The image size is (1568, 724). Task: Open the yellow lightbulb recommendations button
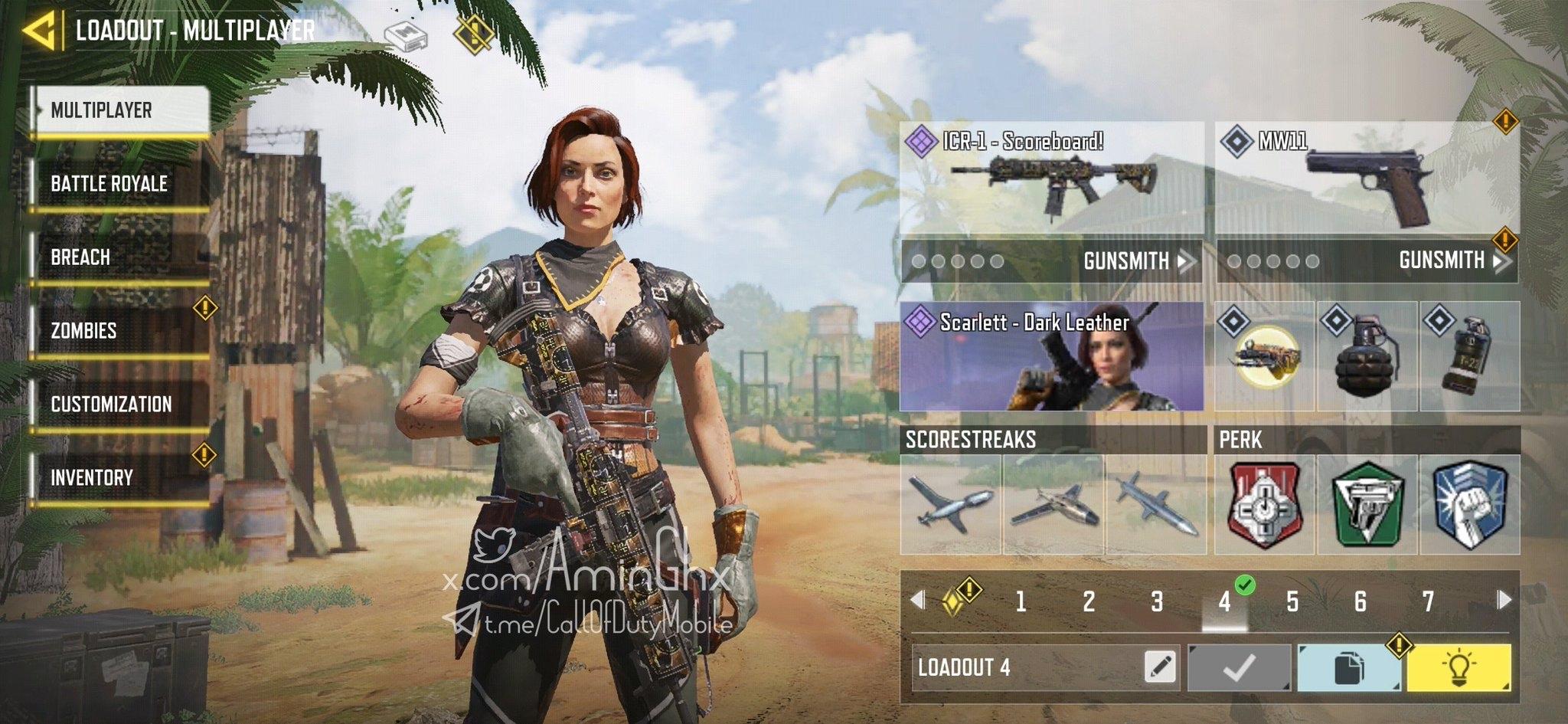(1459, 667)
